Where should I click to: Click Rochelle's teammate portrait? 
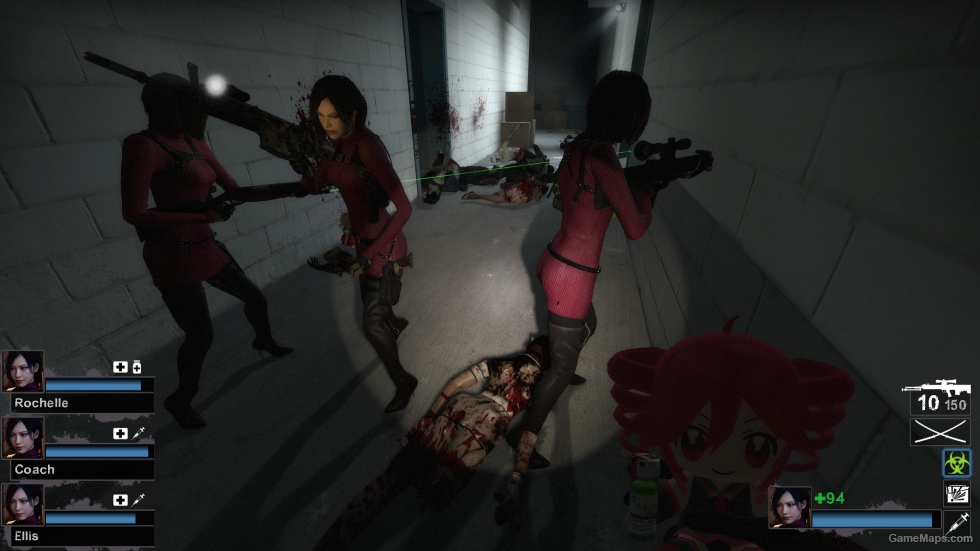(x=23, y=371)
